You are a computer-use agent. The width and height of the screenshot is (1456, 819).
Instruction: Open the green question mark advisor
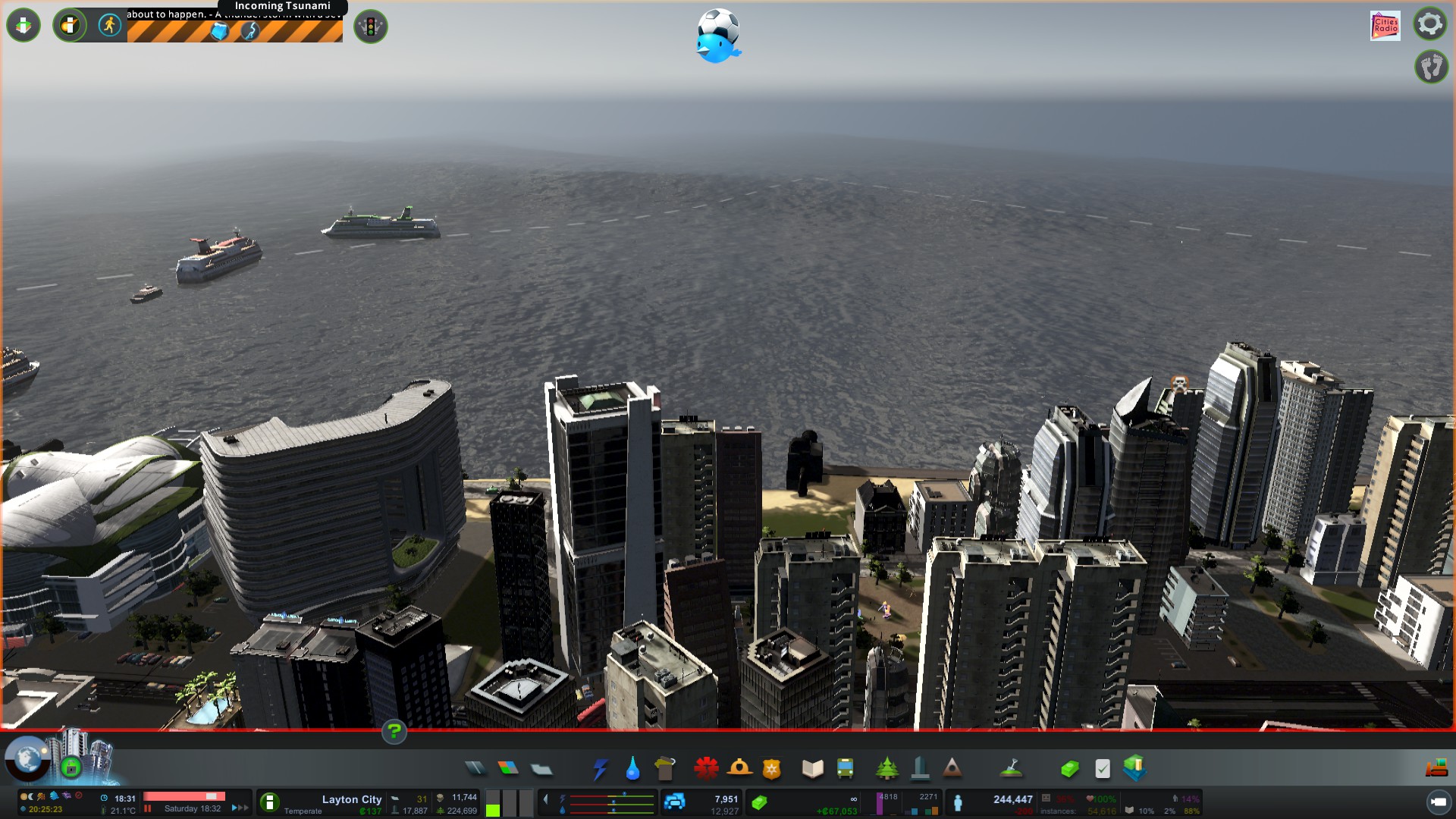[x=394, y=732]
